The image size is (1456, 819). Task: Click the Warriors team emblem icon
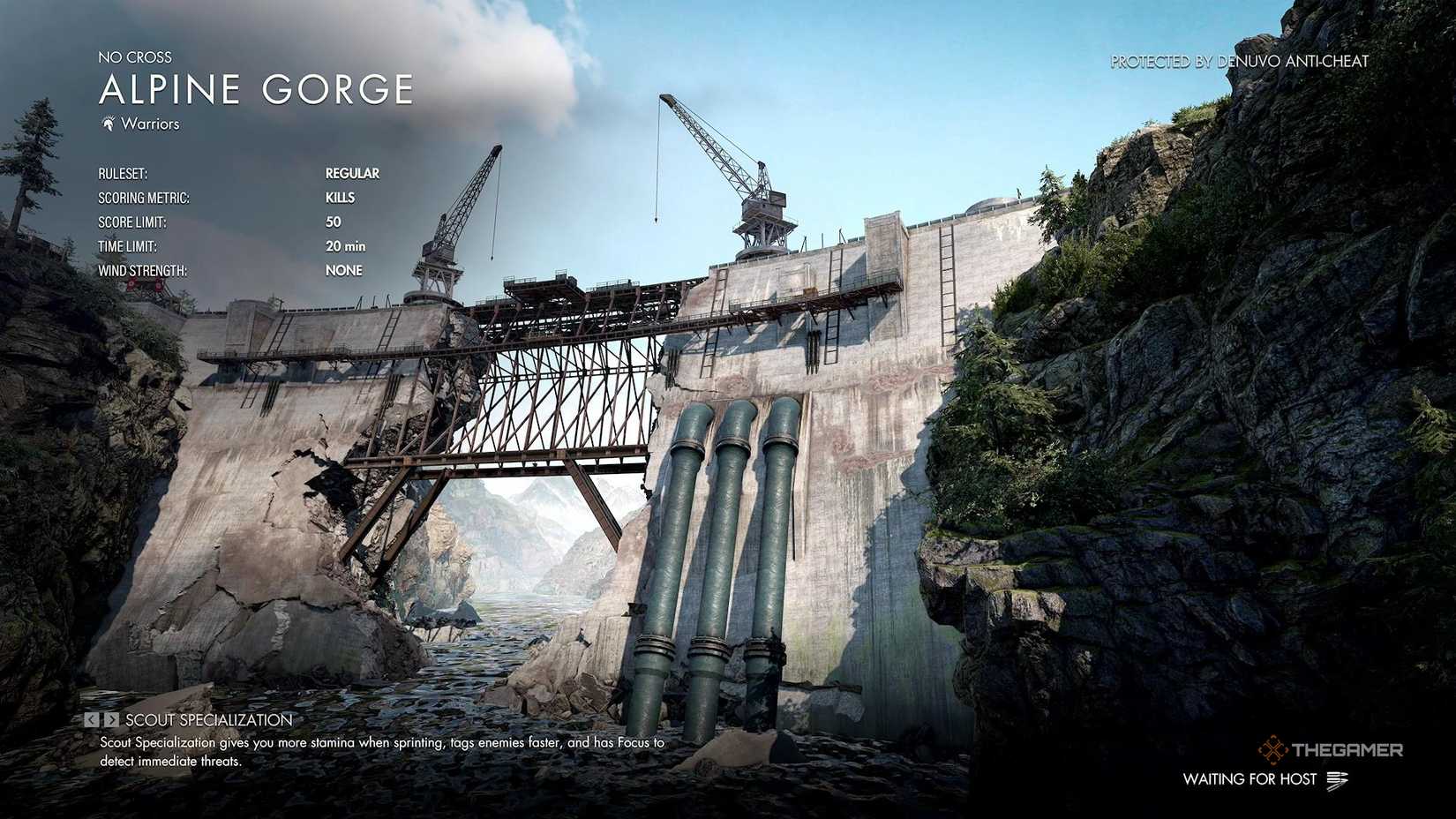109,124
